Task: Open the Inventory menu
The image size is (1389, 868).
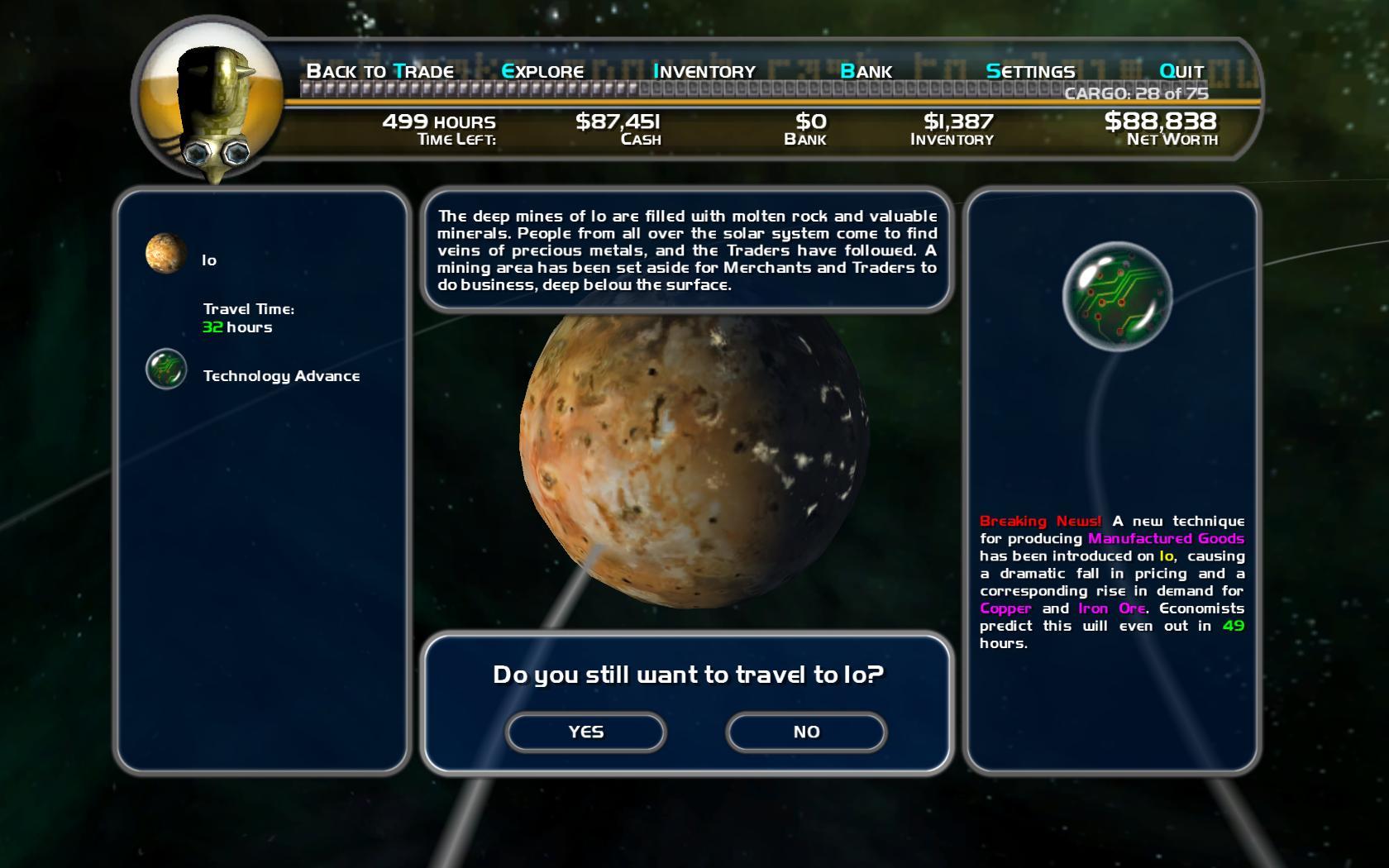Action: click(704, 71)
